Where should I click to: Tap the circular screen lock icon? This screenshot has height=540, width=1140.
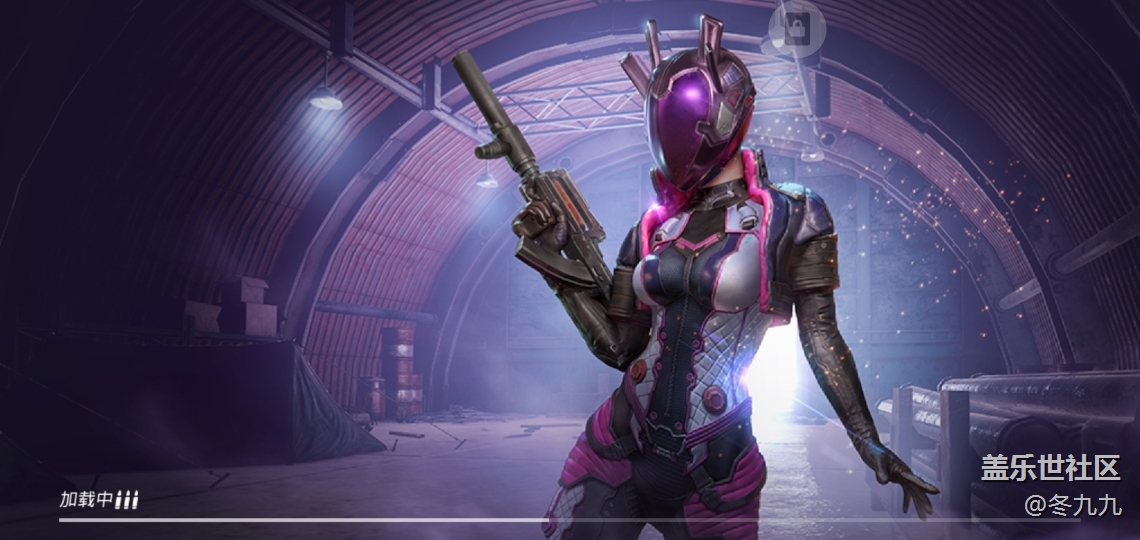(797, 31)
